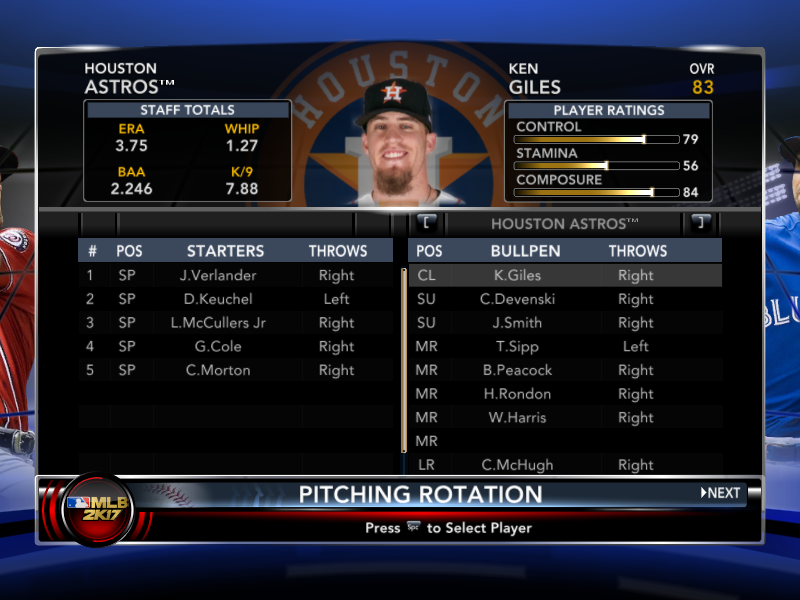Choose fifth starter C.Morton

[218, 370]
